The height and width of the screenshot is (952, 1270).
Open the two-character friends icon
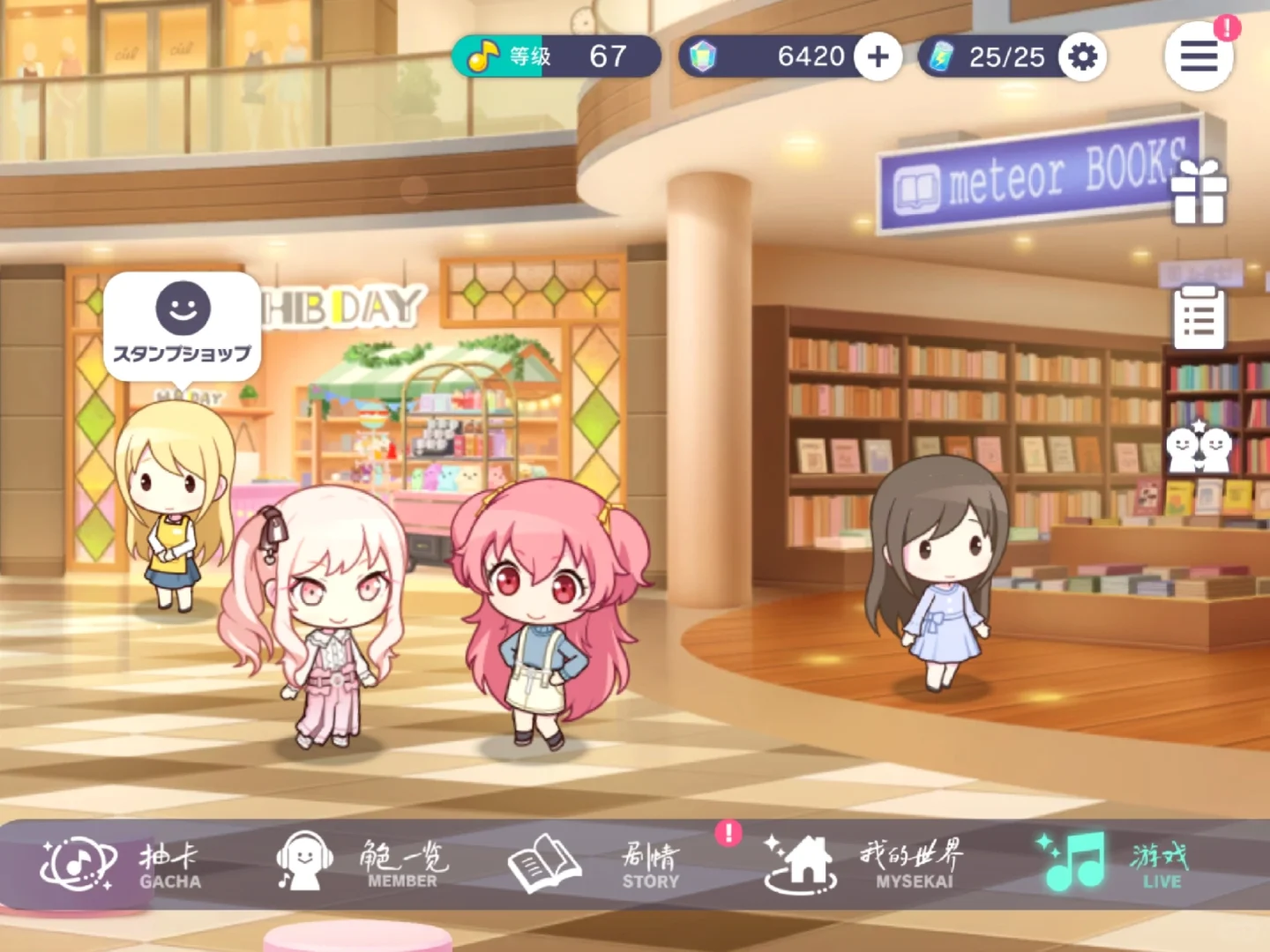tap(1199, 447)
